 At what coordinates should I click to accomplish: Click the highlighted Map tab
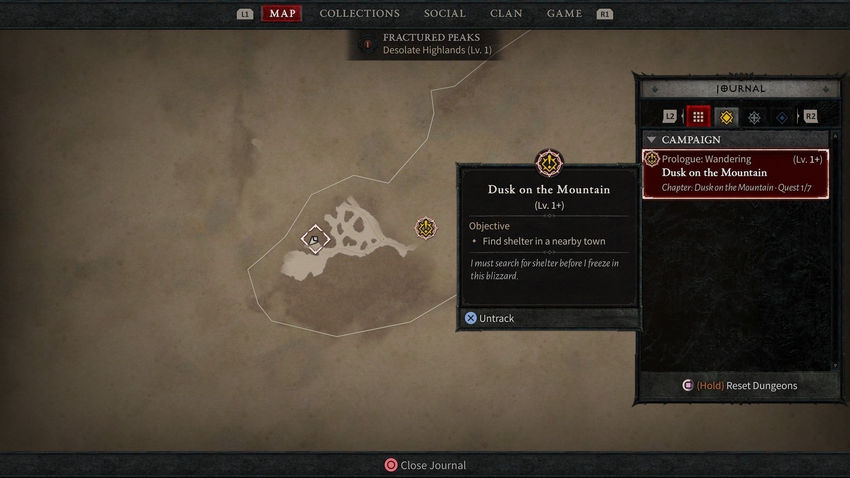click(x=281, y=14)
